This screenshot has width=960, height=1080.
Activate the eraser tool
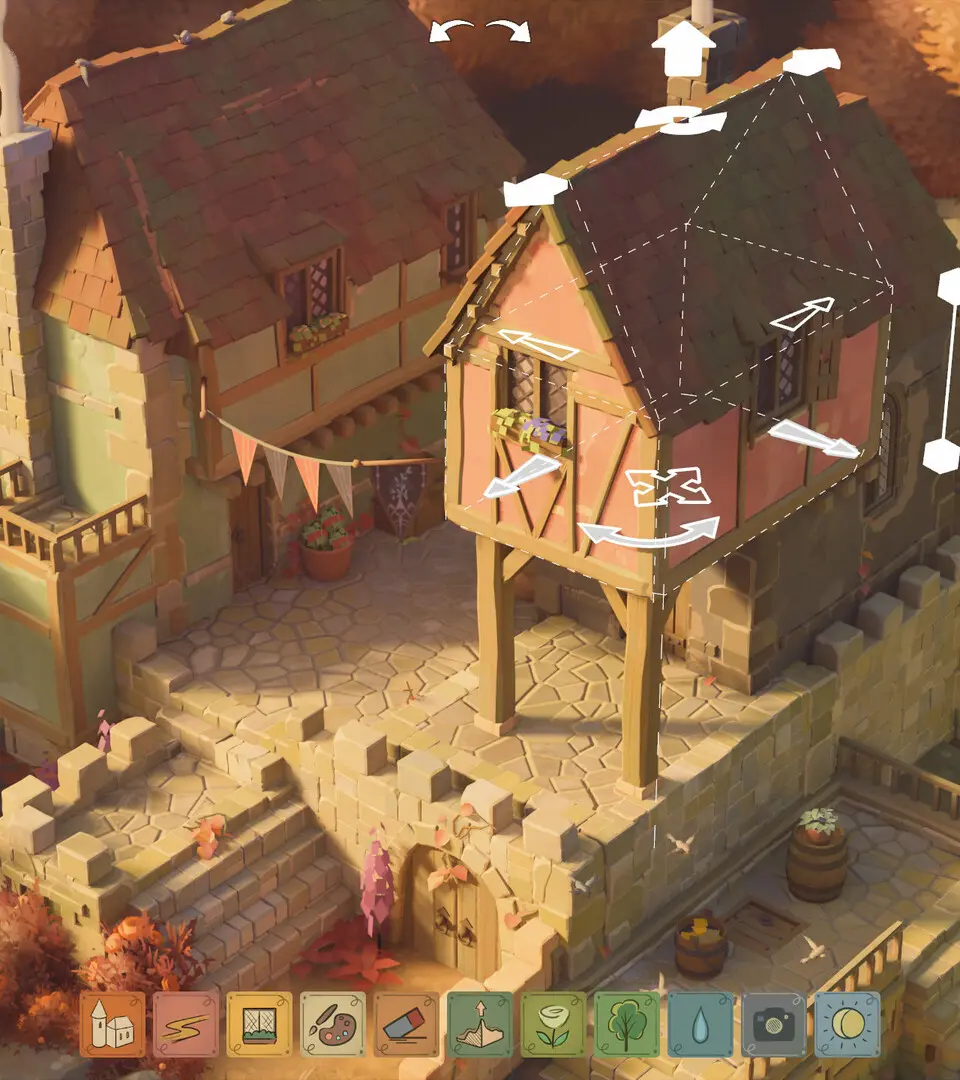[x=407, y=1024]
